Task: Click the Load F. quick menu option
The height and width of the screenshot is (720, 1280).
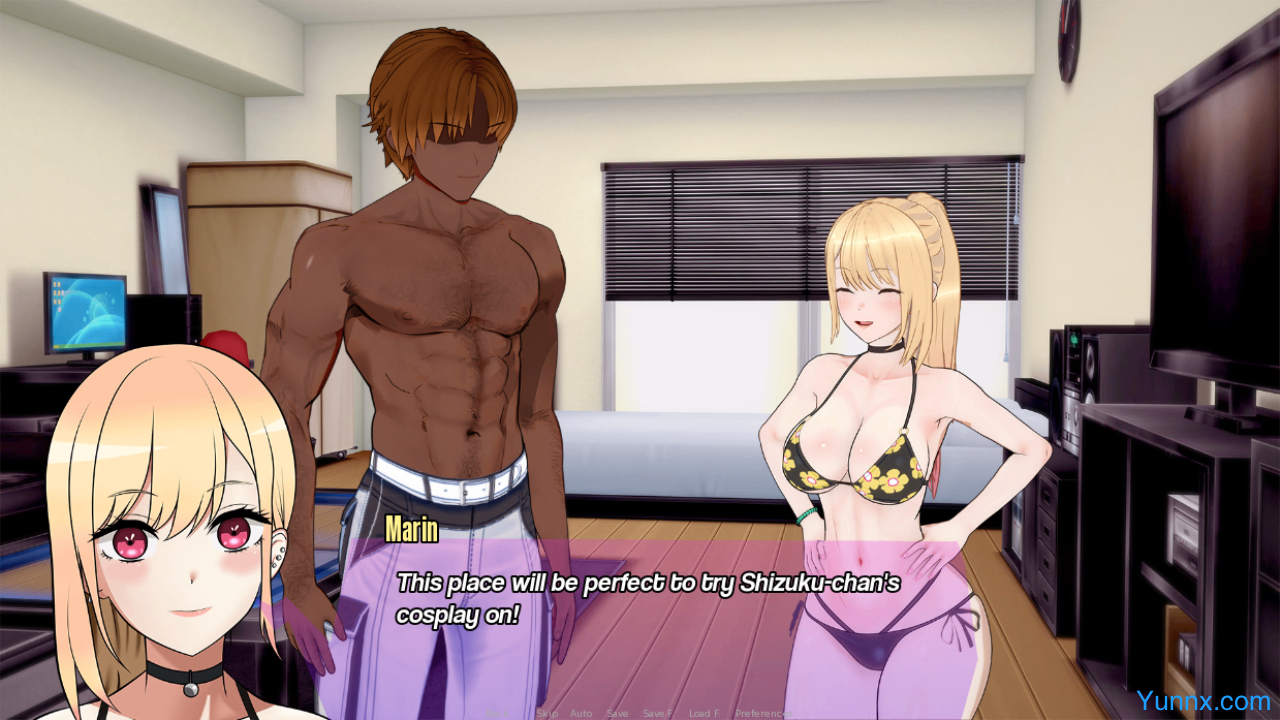Action: (703, 713)
